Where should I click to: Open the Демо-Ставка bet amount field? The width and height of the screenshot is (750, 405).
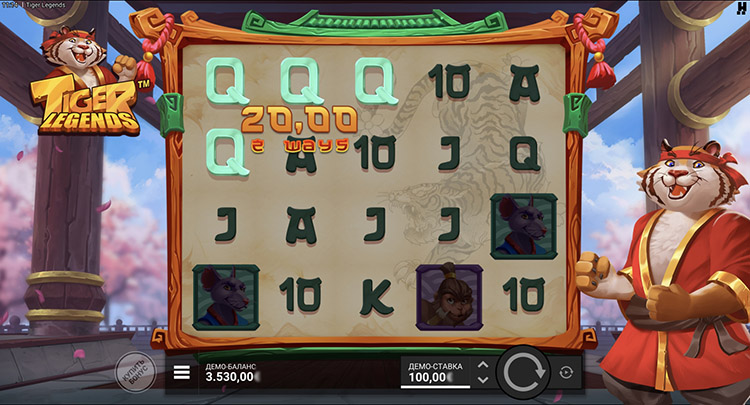coord(434,373)
